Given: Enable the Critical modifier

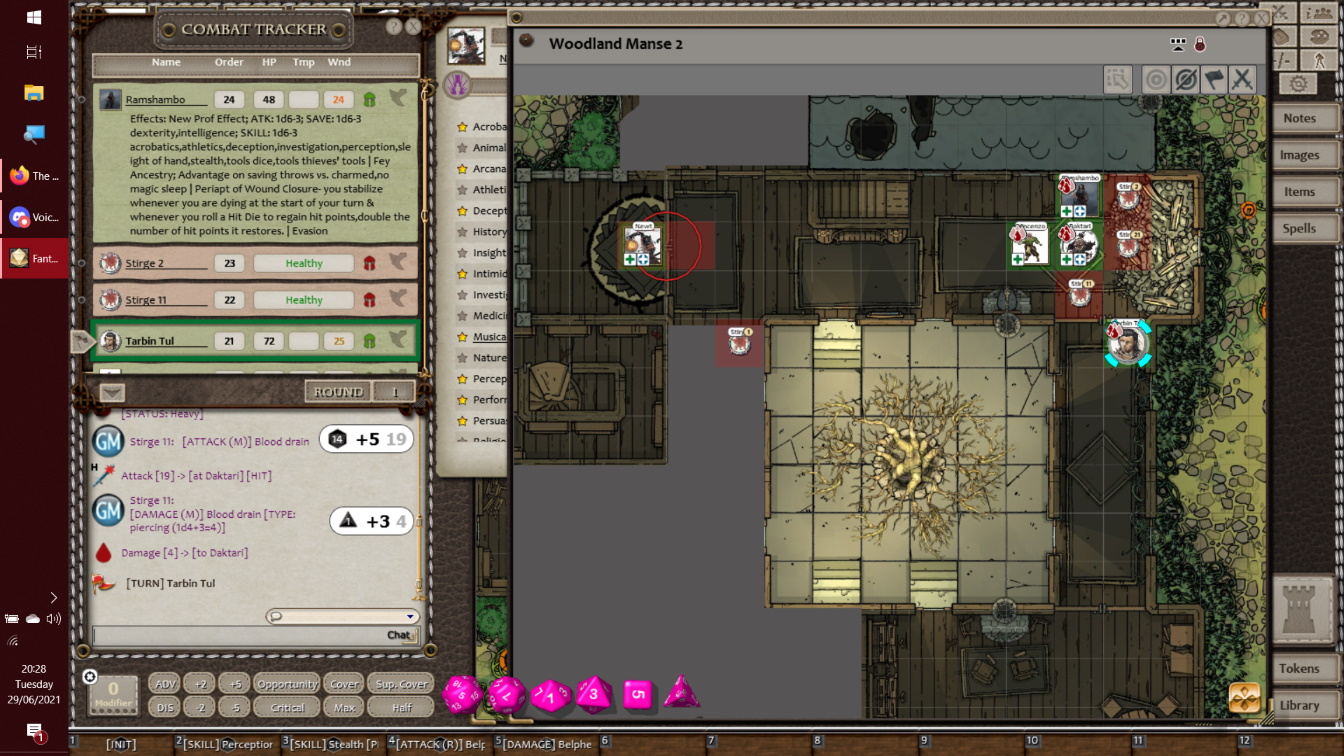Looking at the screenshot, I should tap(287, 707).
